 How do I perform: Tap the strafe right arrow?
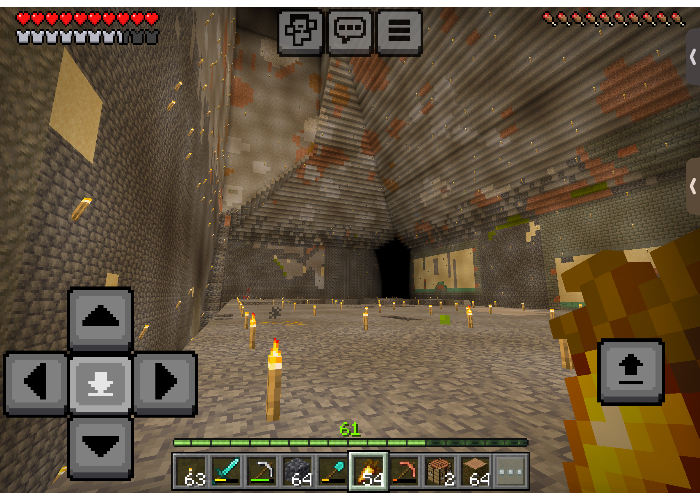coord(164,383)
